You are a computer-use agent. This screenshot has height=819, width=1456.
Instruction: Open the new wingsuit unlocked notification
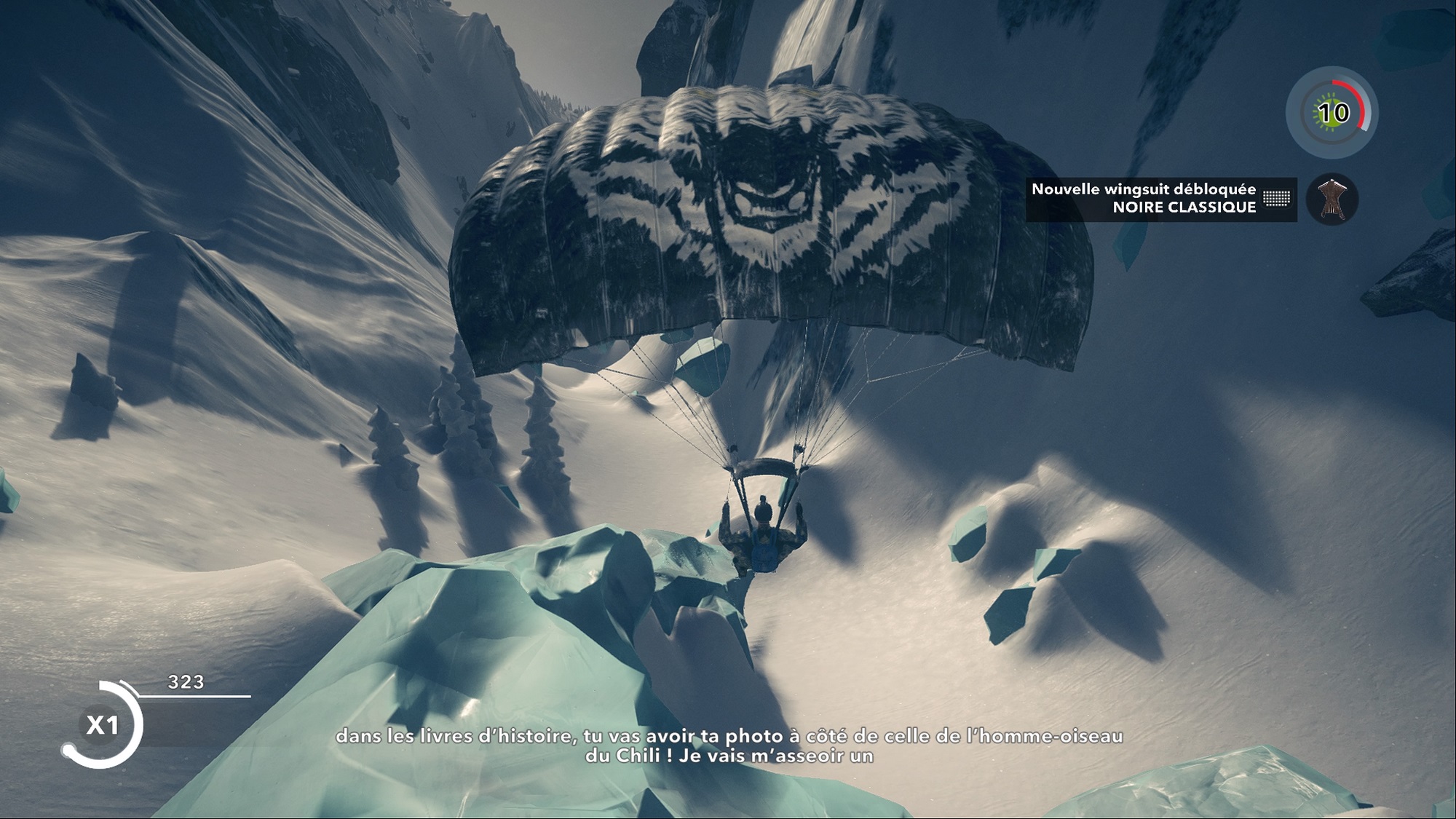1160,199
